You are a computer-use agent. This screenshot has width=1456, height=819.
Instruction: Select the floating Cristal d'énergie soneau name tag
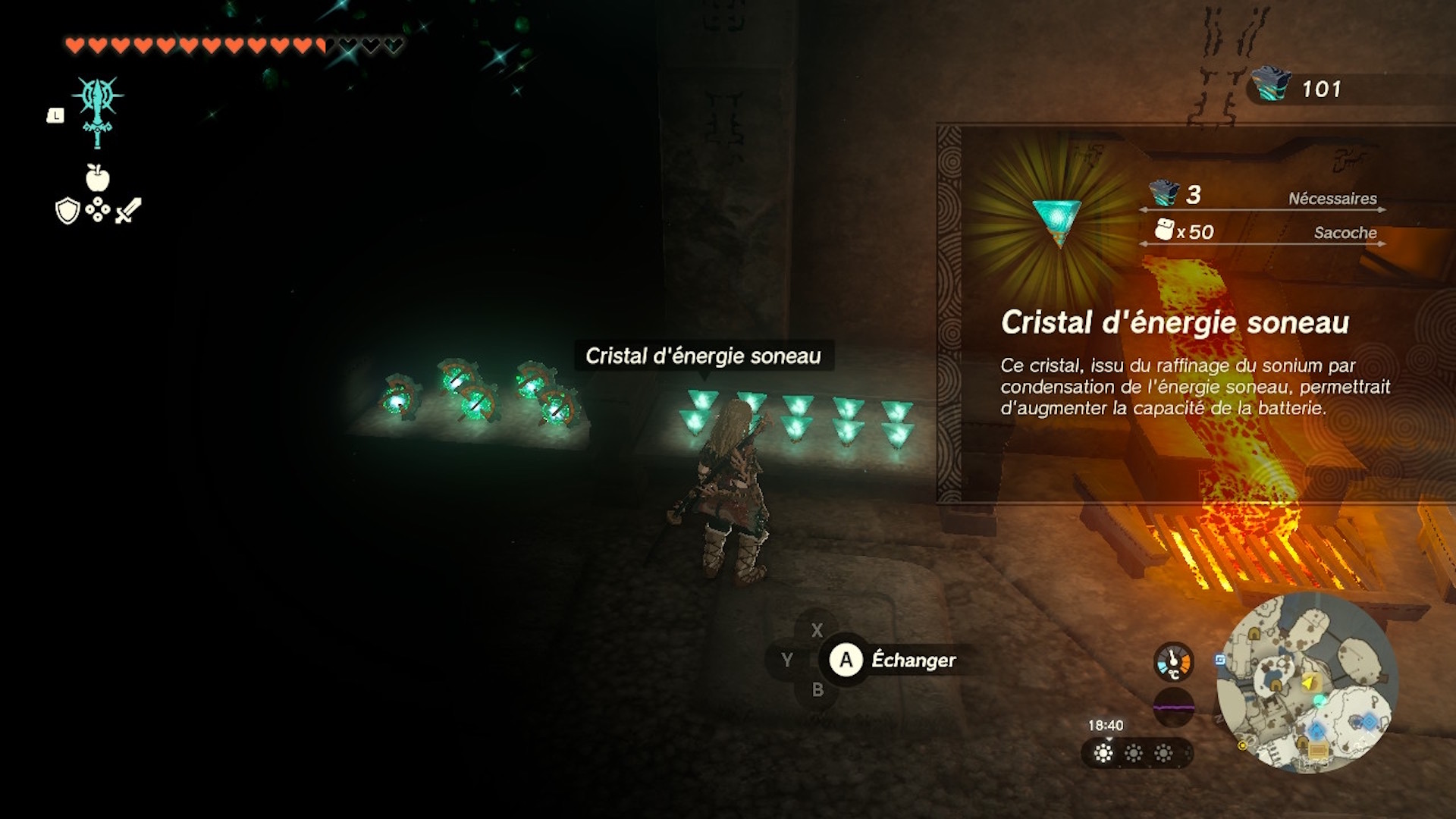pyautogui.click(x=703, y=356)
